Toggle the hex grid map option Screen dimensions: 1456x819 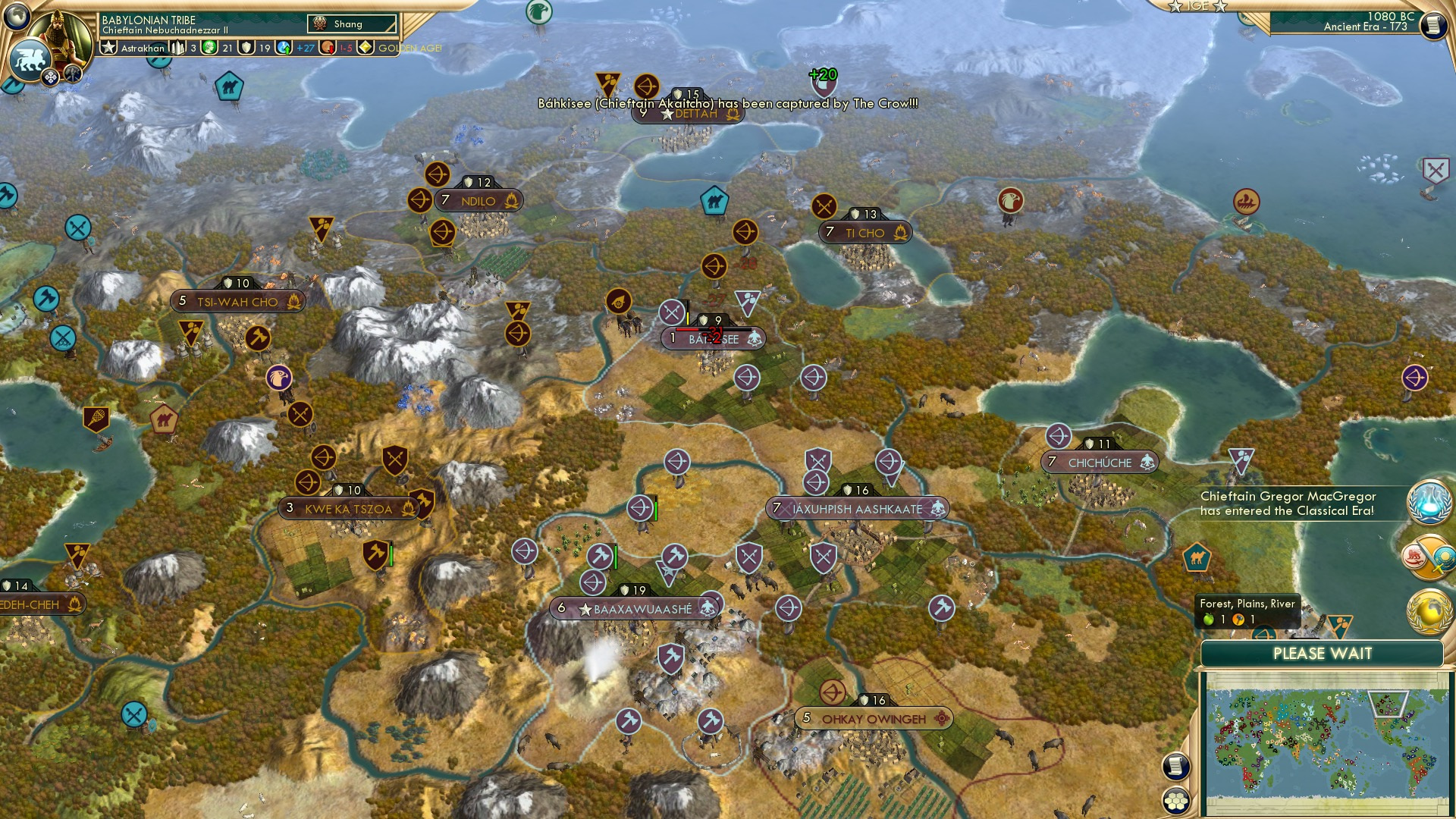(1175, 801)
